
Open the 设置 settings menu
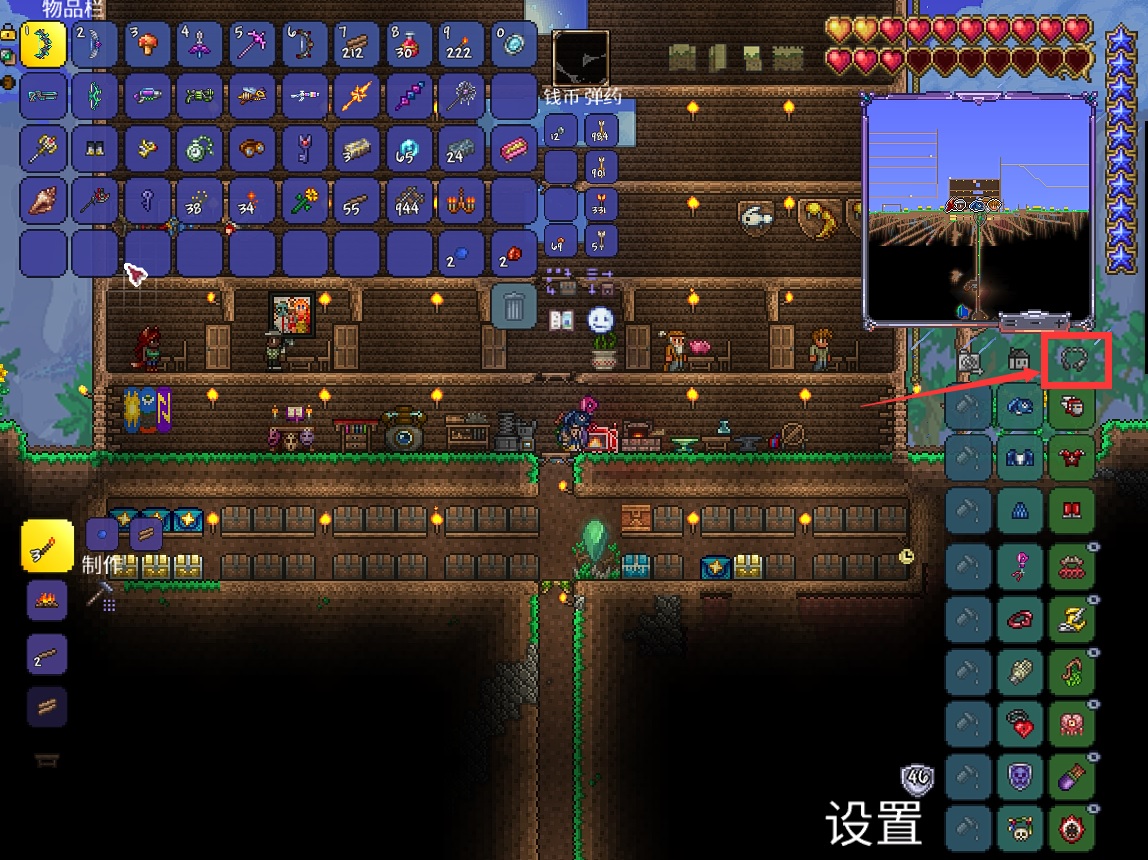[x=873, y=824]
